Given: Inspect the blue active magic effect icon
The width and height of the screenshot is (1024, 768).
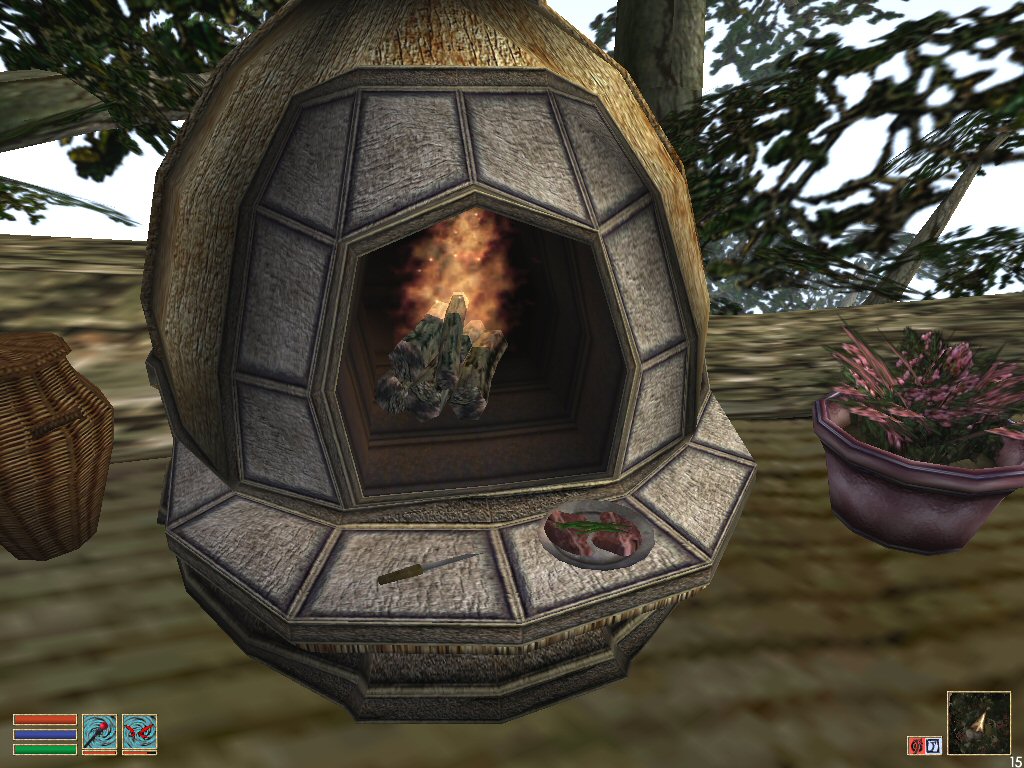Looking at the screenshot, I should point(933,745).
